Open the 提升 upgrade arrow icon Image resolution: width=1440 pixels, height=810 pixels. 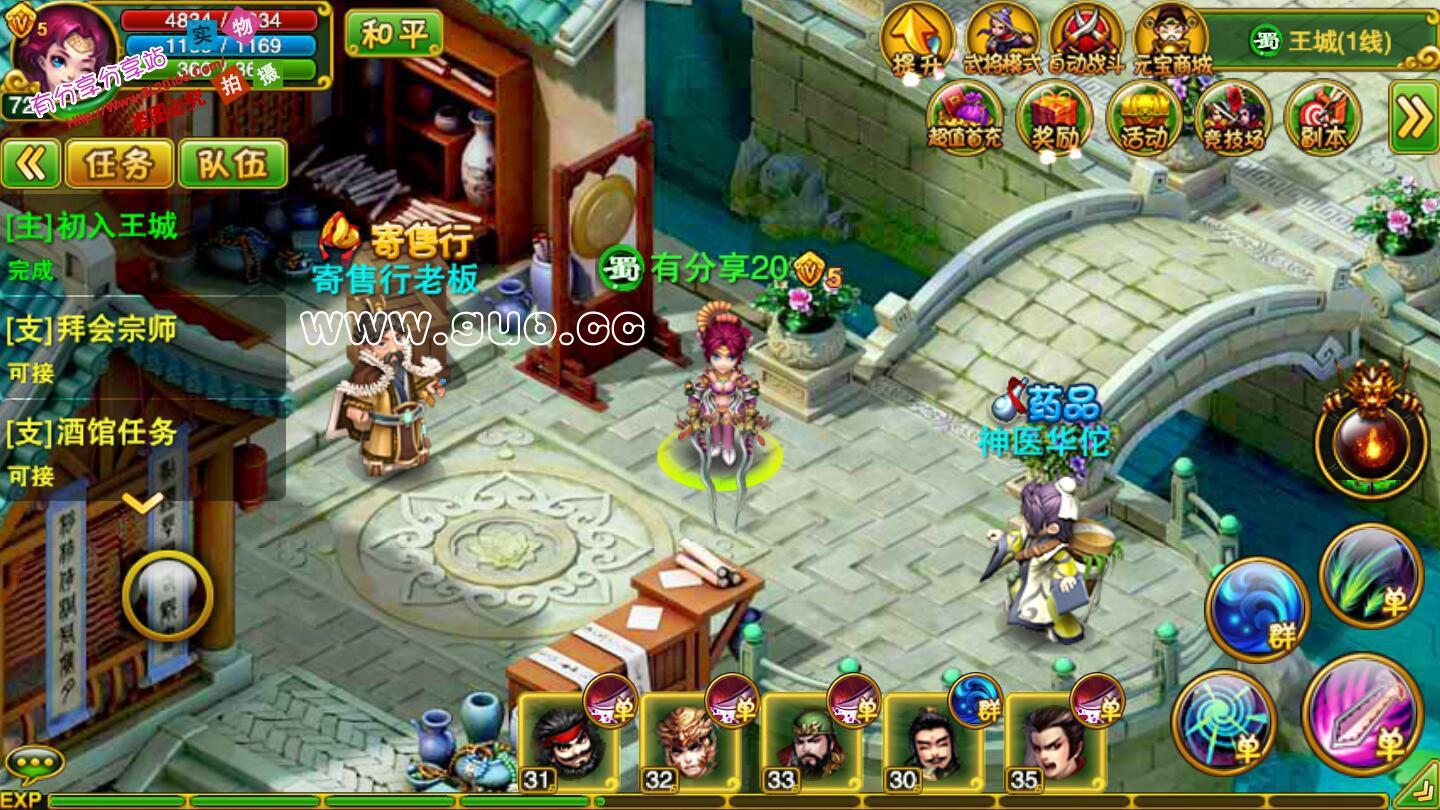(x=916, y=40)
